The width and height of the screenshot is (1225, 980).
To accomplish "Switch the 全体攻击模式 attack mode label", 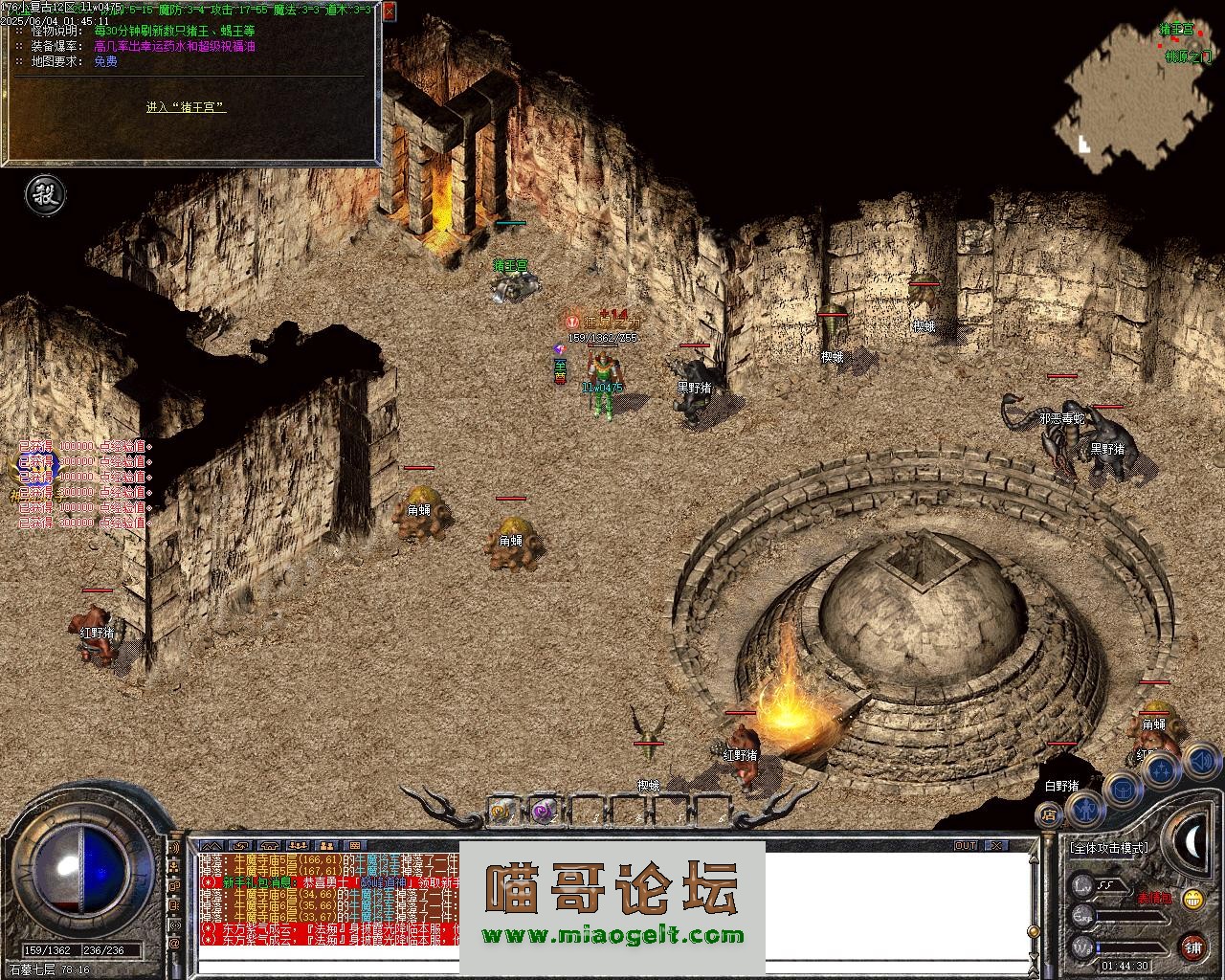I will click(1109, 847).
